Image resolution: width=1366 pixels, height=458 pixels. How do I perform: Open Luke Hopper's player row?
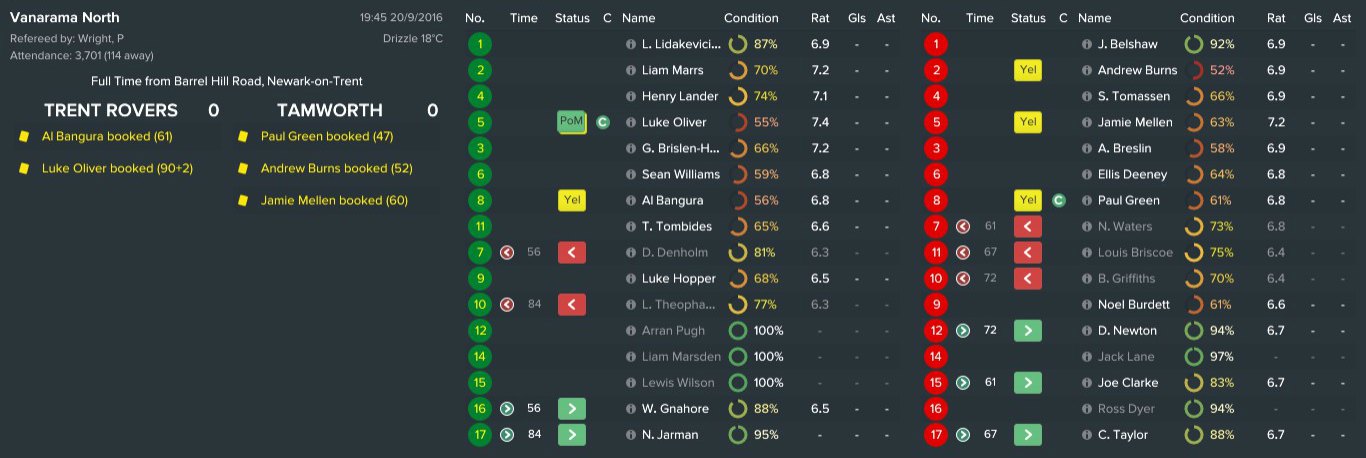[678, 278]
